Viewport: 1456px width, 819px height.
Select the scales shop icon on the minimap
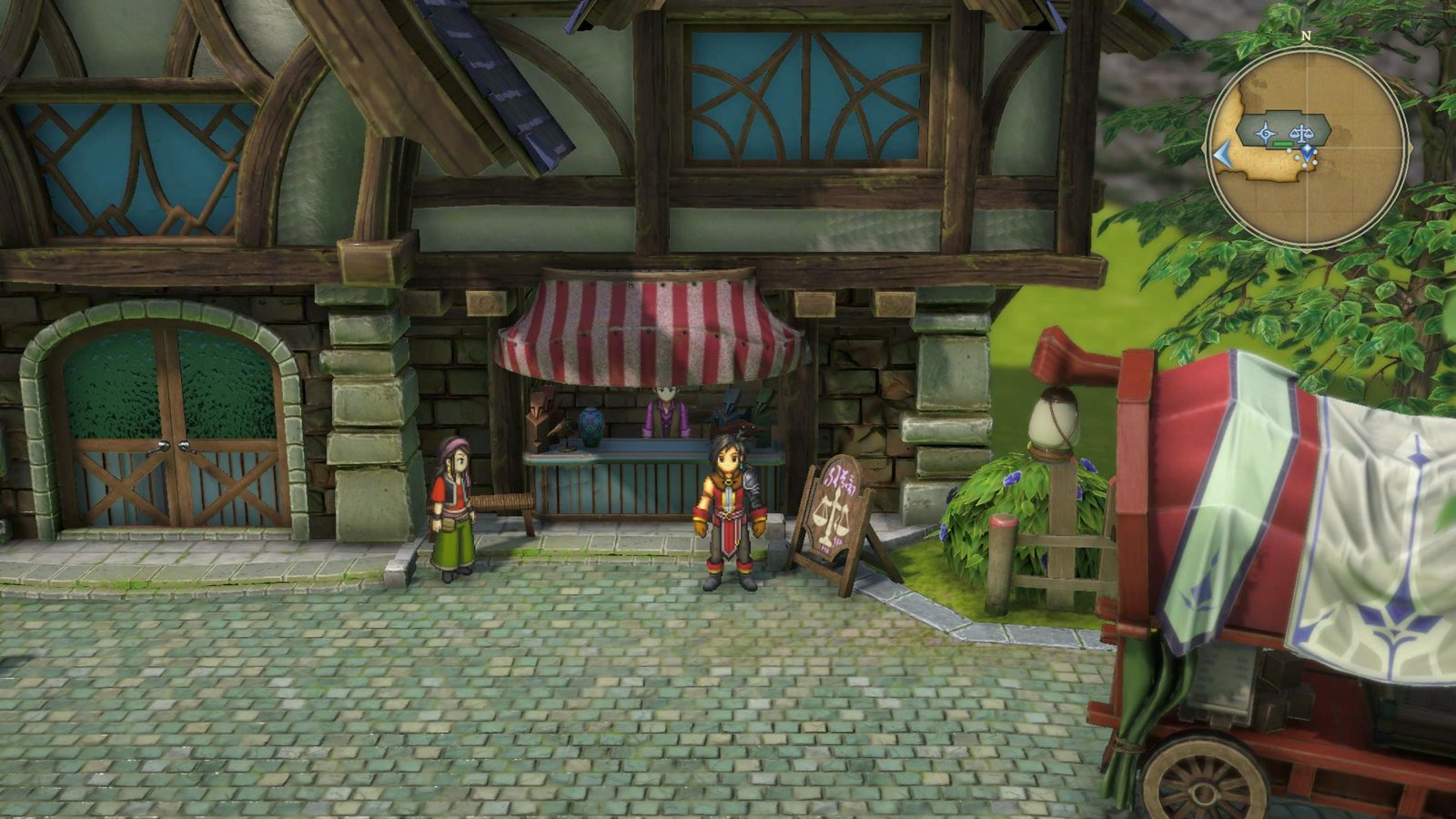point(1302,133)
